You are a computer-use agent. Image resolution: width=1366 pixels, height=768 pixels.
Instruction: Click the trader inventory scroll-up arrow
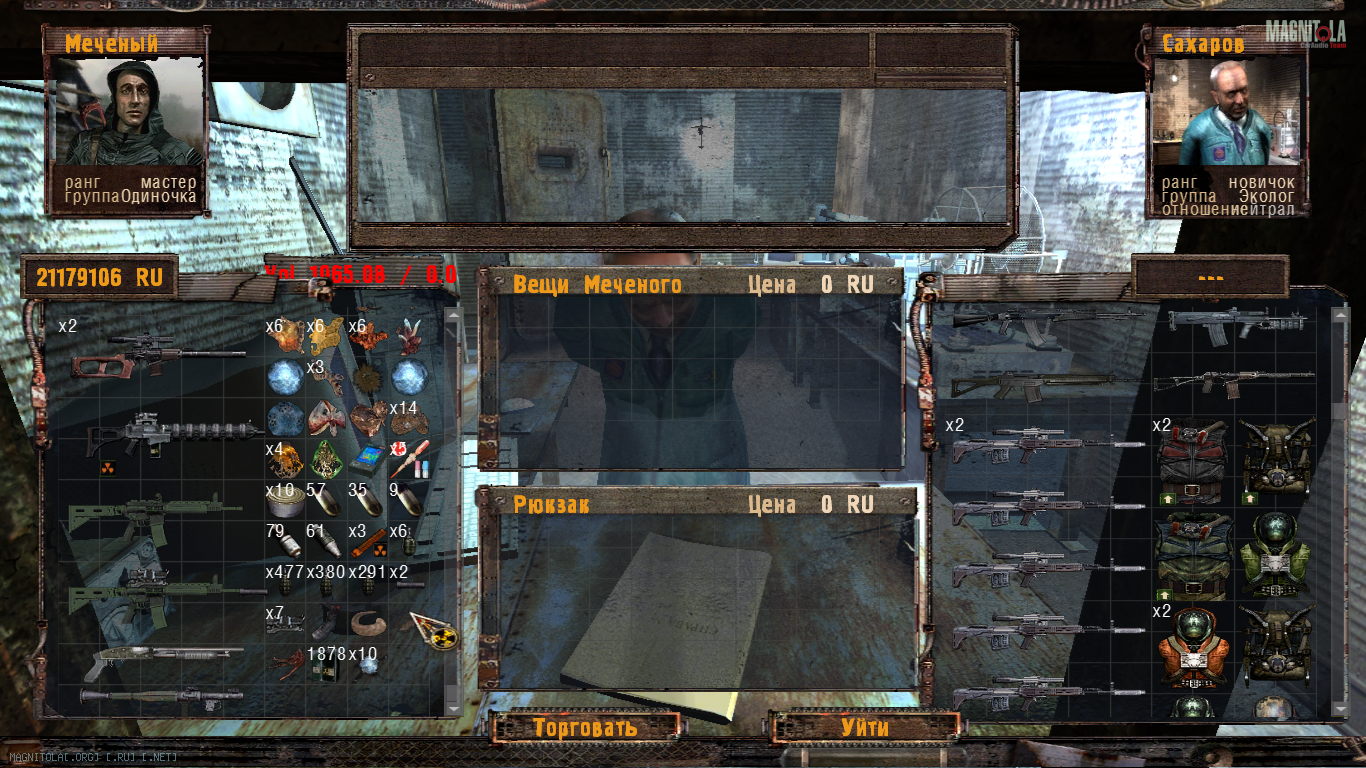click(1340, 315)
